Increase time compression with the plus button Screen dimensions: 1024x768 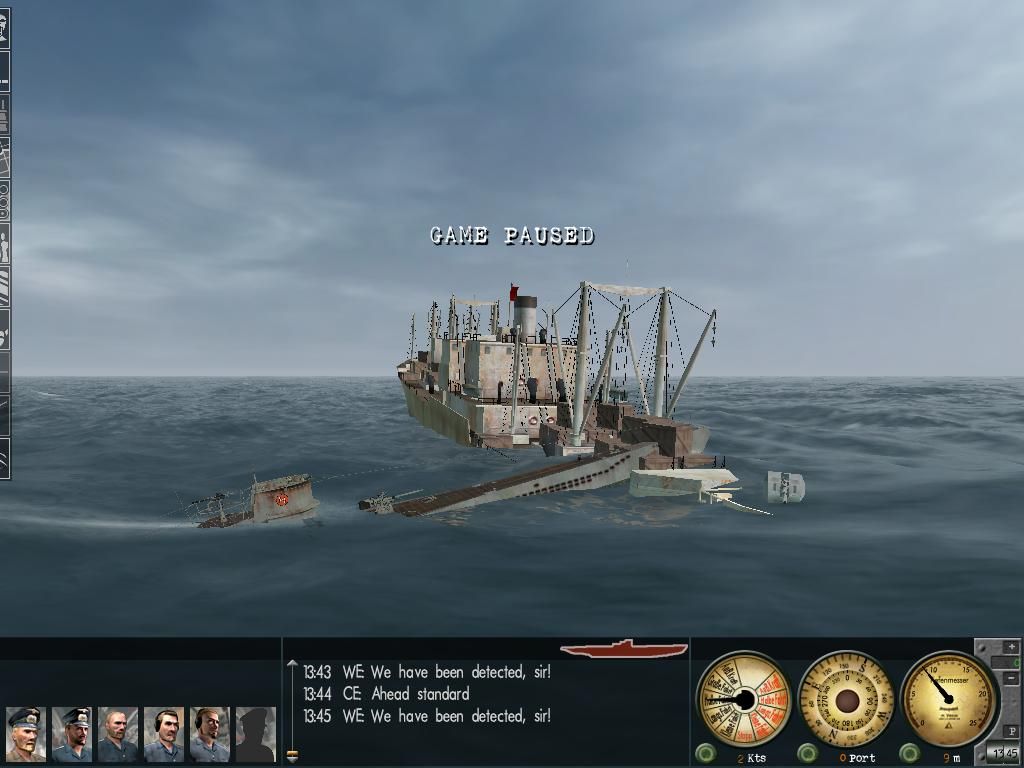(x=1012, y=647)
